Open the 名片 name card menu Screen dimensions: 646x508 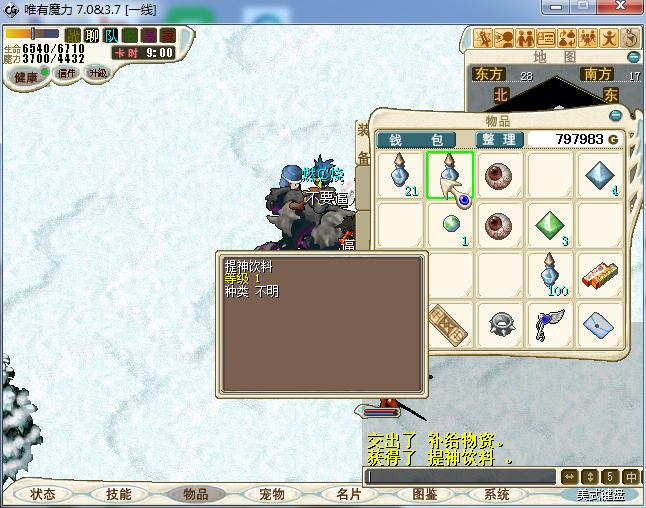pos(347,494)
